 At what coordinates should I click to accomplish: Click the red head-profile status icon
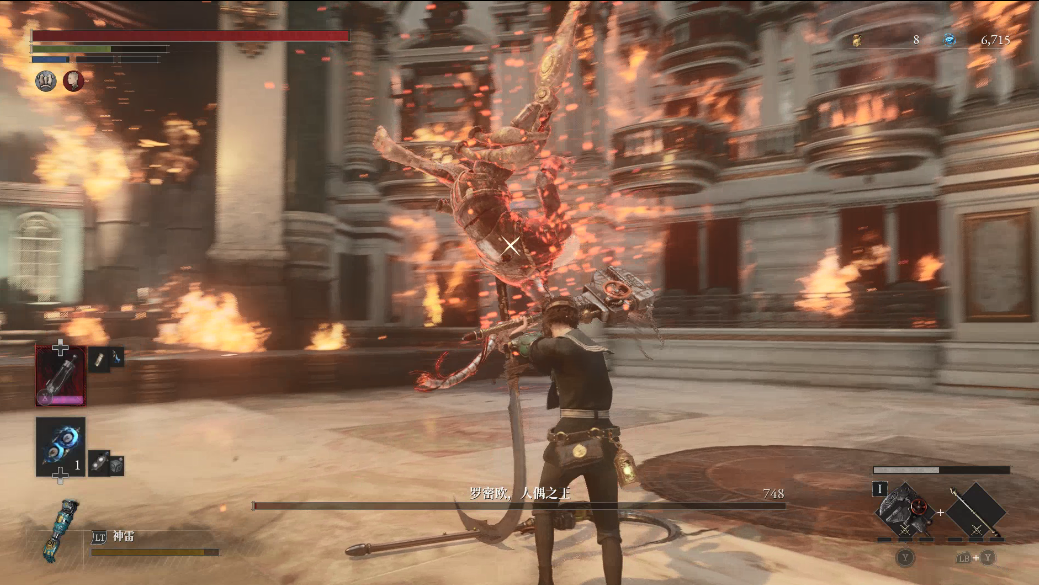pos(74,81)
